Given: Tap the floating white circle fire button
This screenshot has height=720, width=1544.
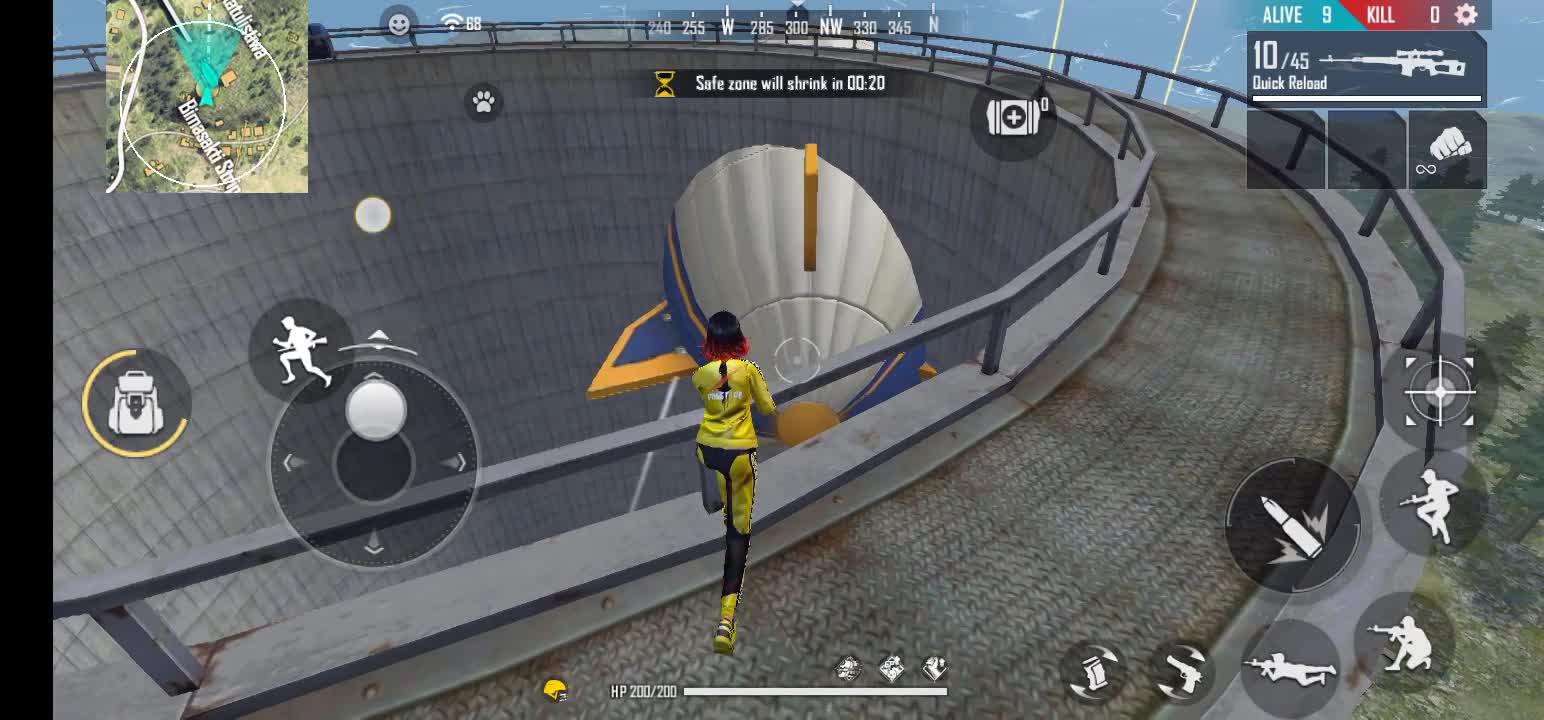Looking at the screenshot, I should tap(373, 214).
